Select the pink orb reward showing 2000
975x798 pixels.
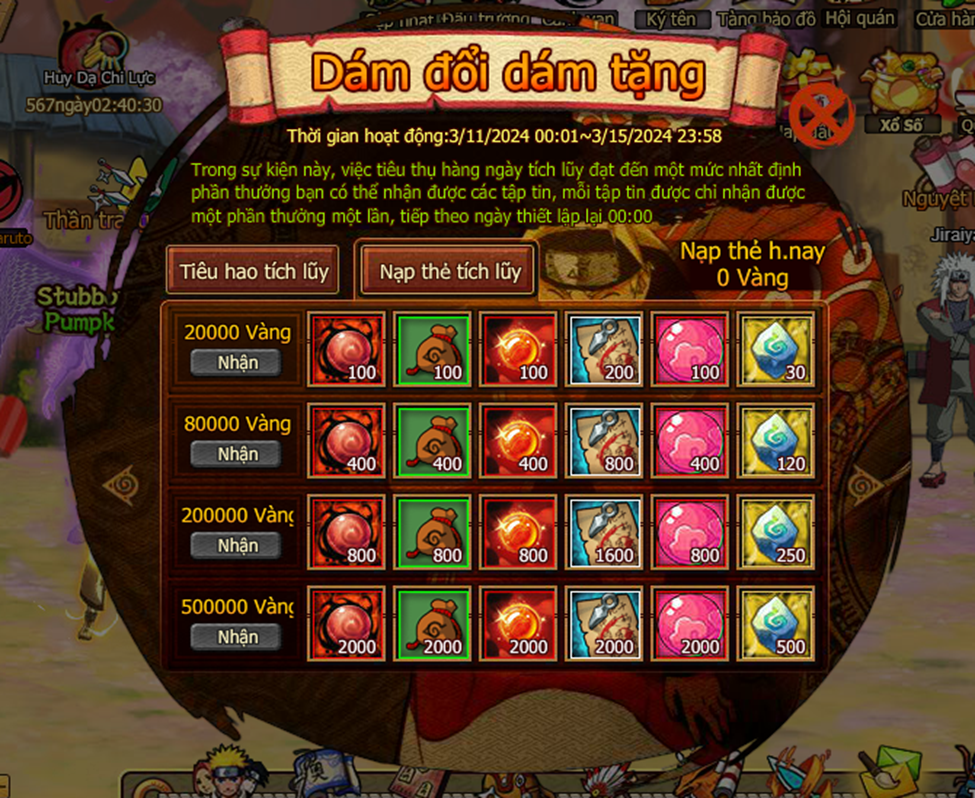click(690, 623)
